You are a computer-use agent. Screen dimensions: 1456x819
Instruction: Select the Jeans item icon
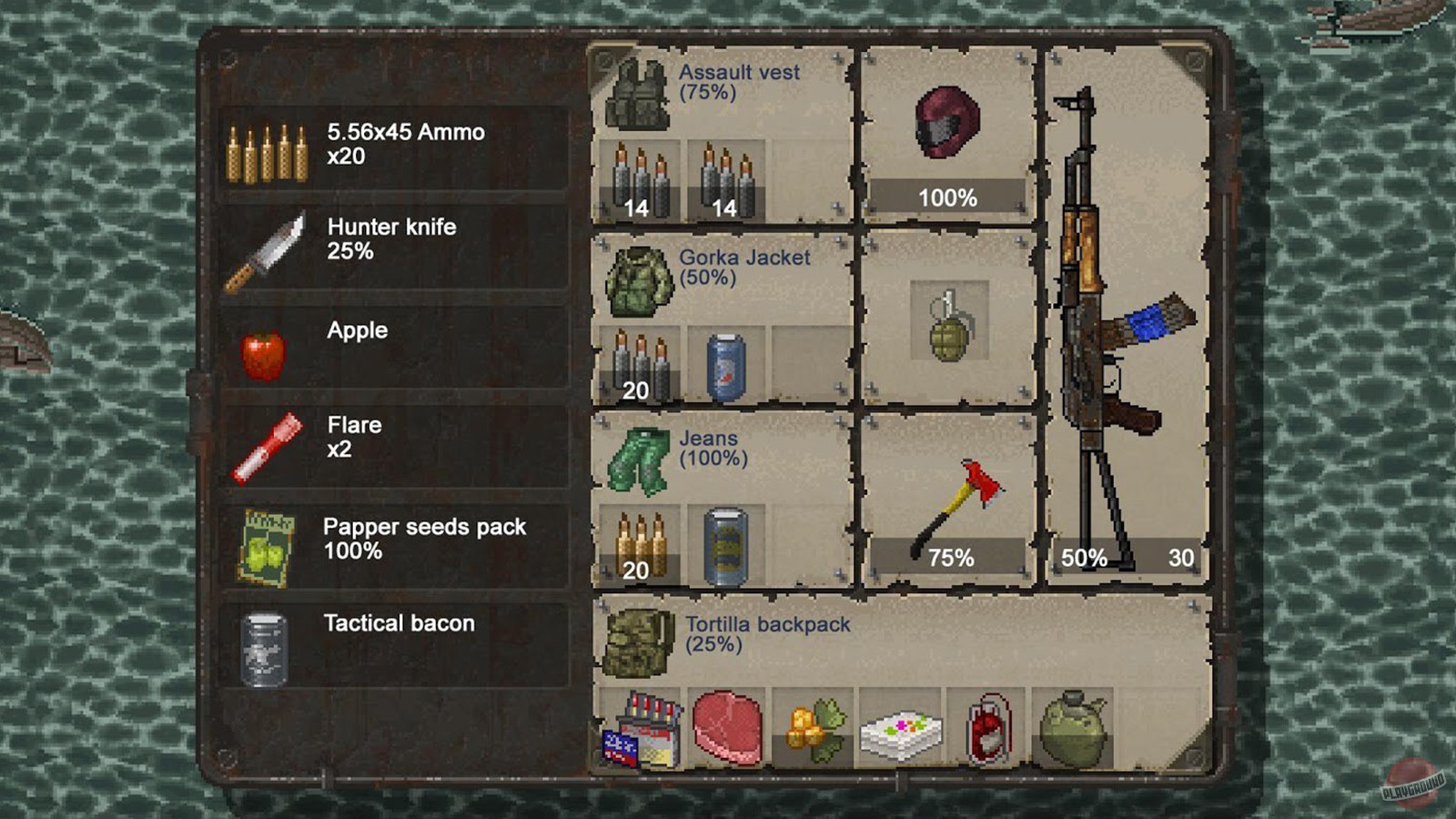(x=637, y=460)
